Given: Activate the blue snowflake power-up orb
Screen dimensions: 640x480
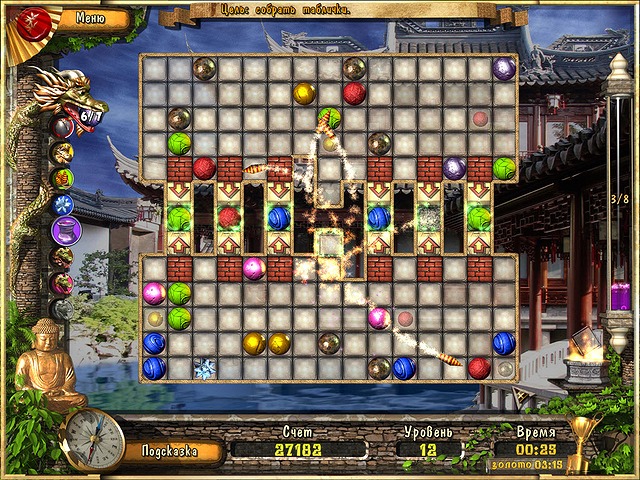Looking at the screenshot, I should (x=63, y=204).
